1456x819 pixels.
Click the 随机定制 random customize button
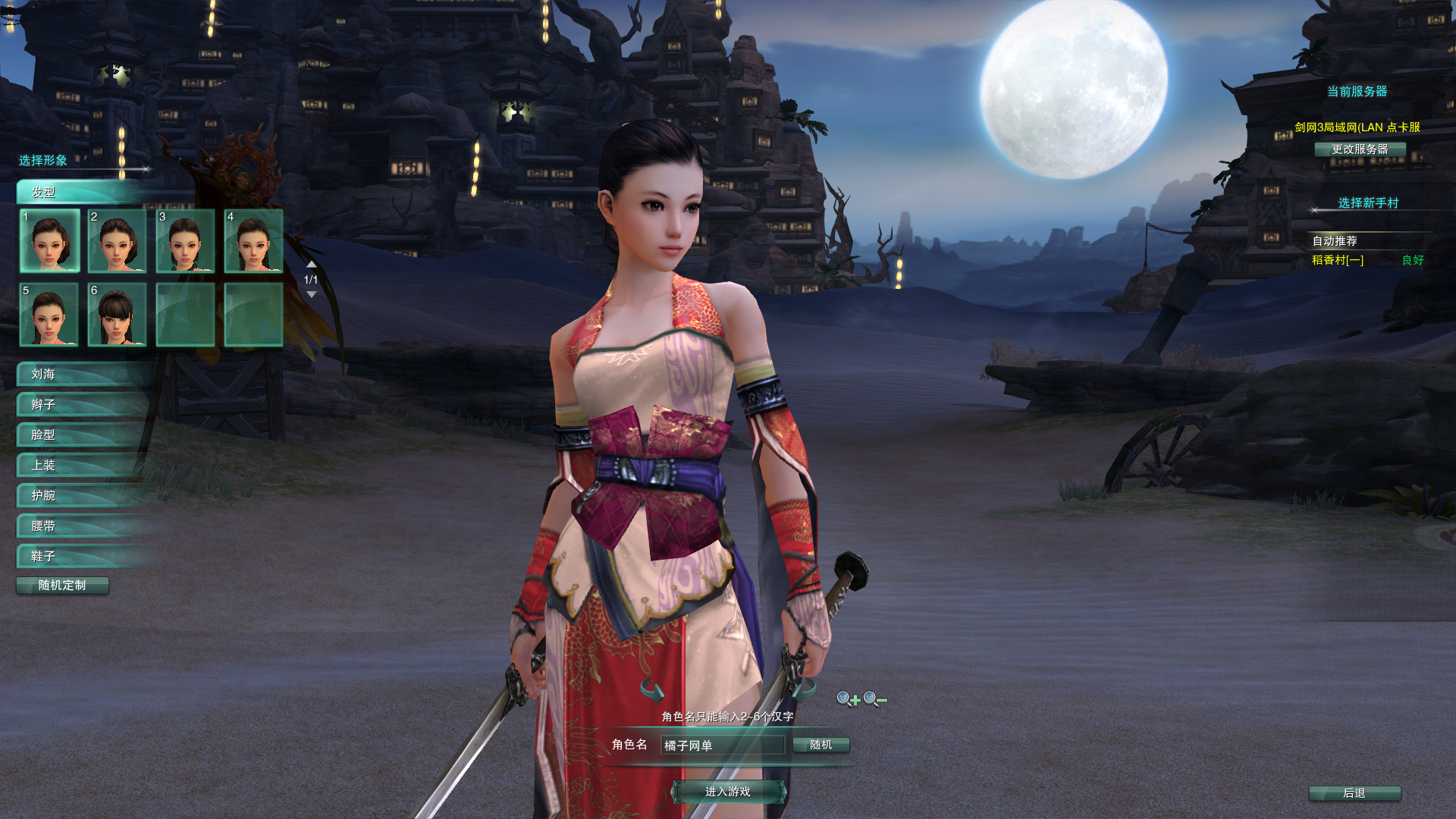coord(62,585)
